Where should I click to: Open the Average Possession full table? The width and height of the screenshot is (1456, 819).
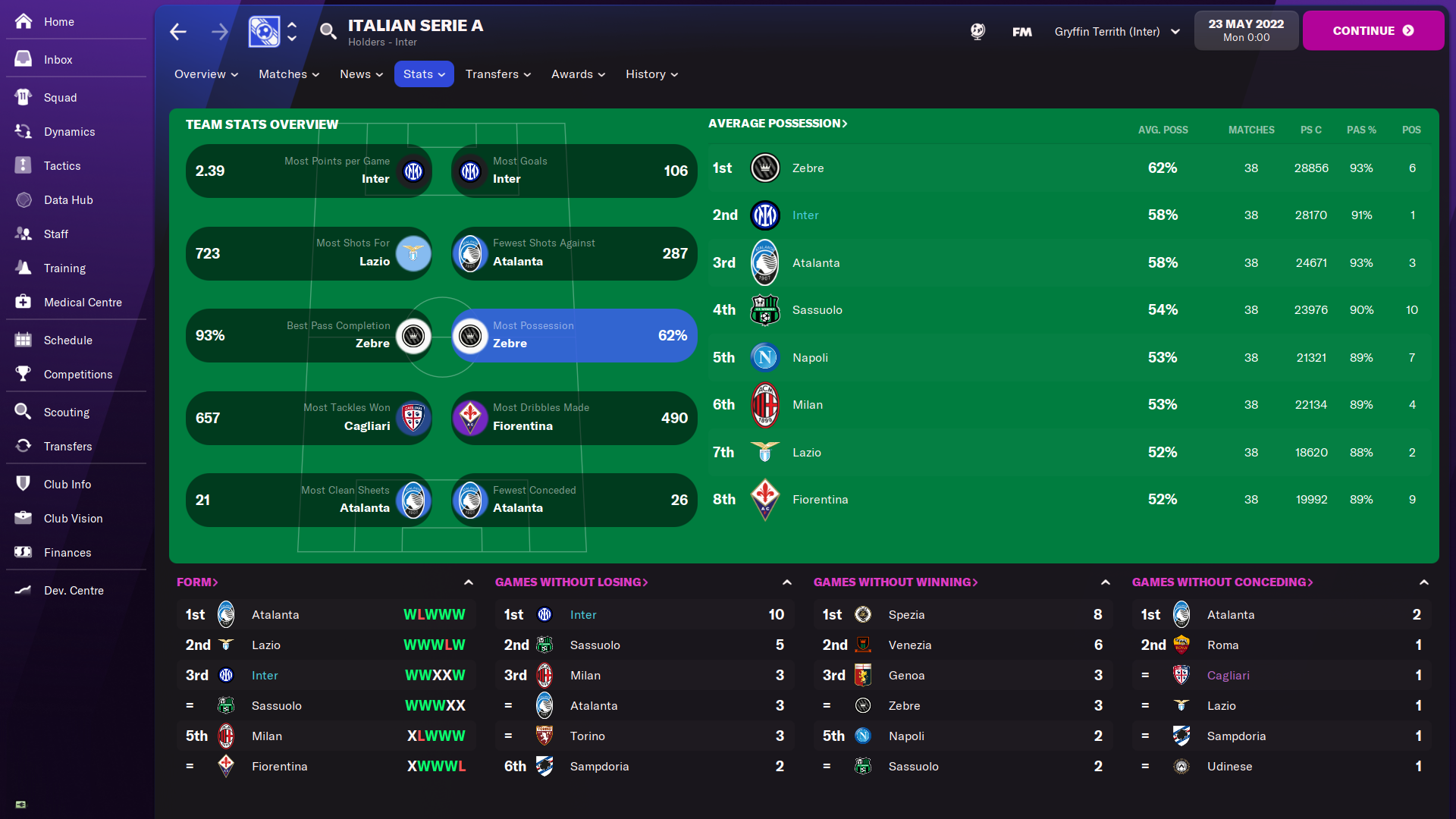[777, 124]
